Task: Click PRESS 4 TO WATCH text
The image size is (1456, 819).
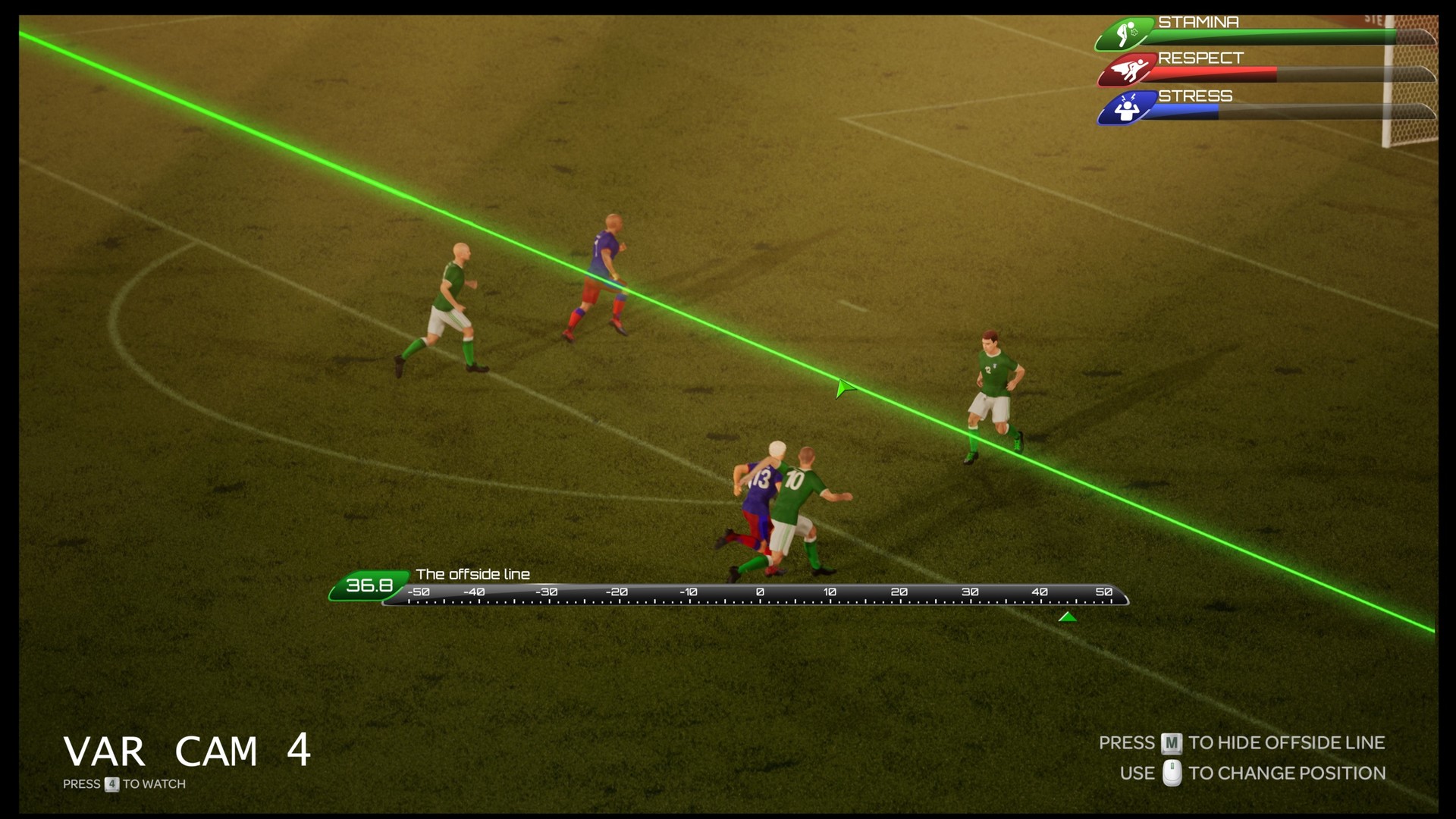Action: click(x=125, y=784)
